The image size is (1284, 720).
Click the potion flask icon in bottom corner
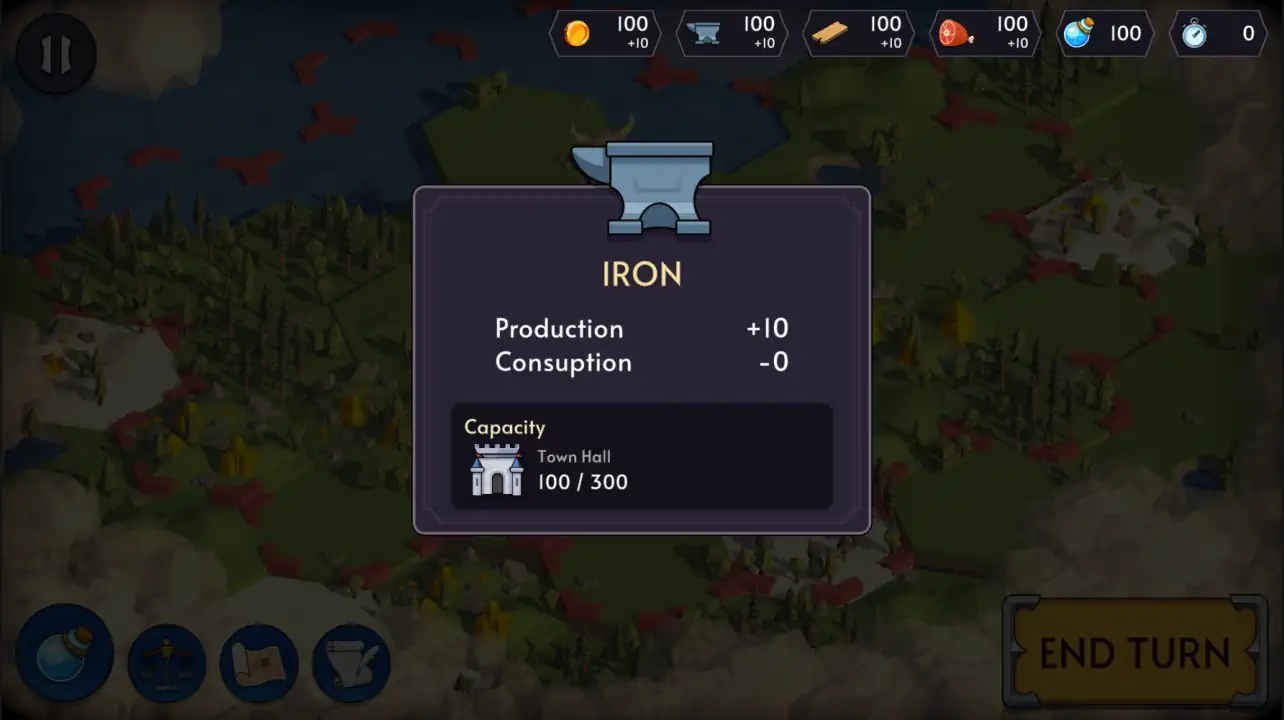click(x=63, y=653)
